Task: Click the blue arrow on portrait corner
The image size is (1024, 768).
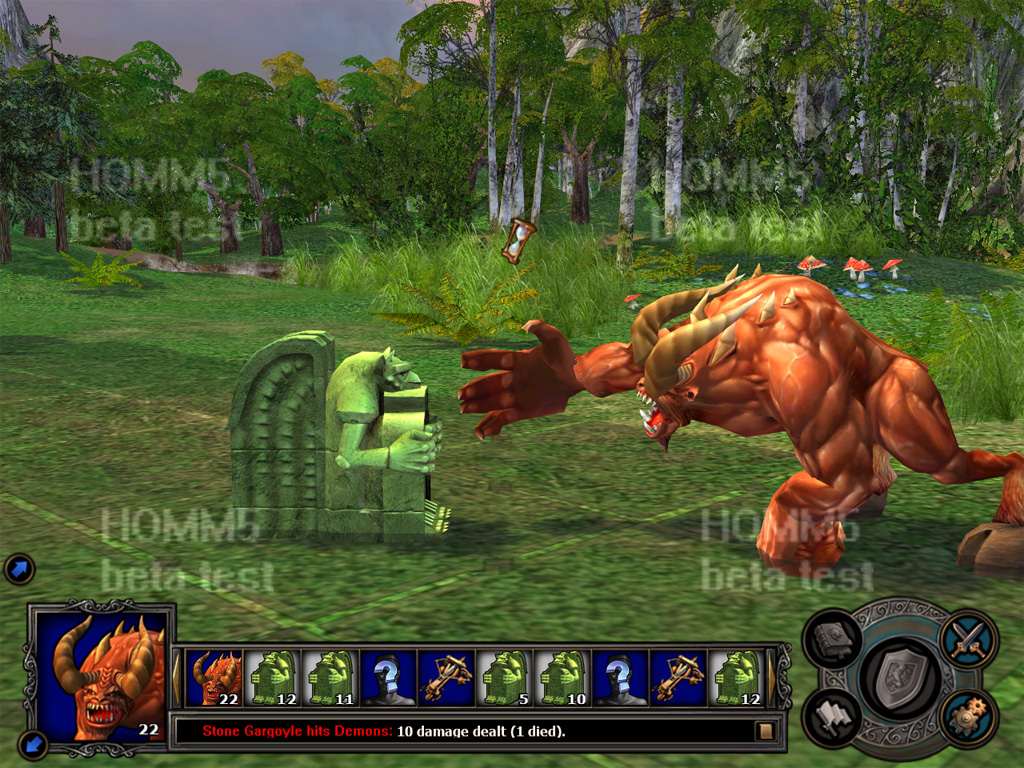Action: [x=32, y=744]
